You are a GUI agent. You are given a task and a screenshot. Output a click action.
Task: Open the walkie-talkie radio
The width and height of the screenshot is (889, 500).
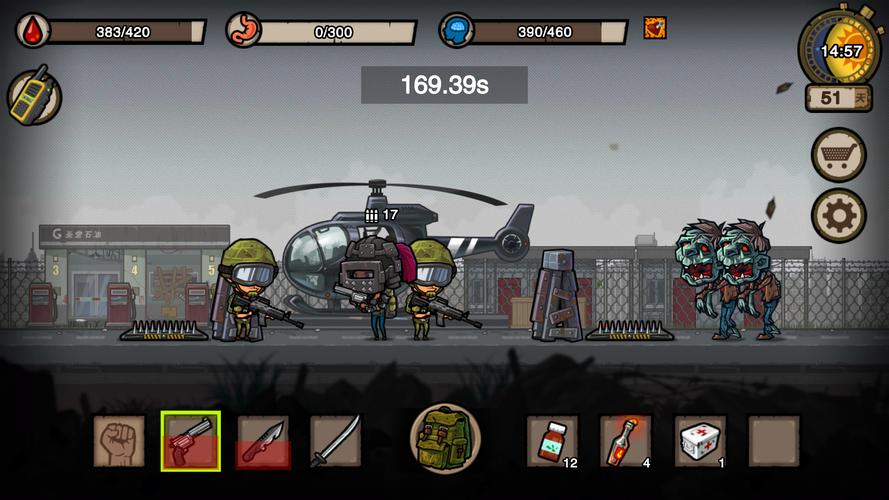(35, 97)
